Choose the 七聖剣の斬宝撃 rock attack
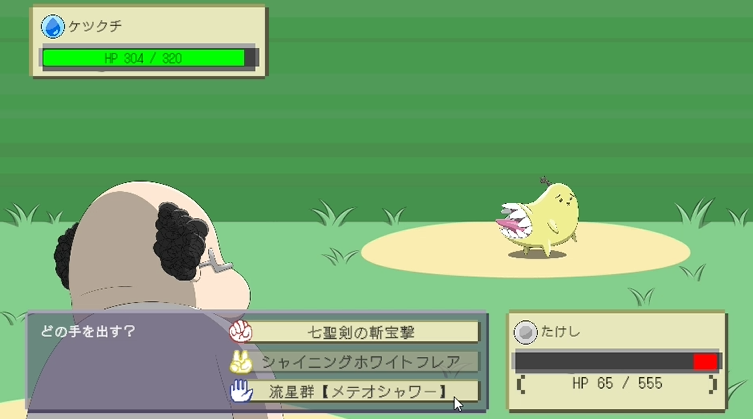Screen dimensions: 753x419 pyautogui.click(x=361, y=331)
